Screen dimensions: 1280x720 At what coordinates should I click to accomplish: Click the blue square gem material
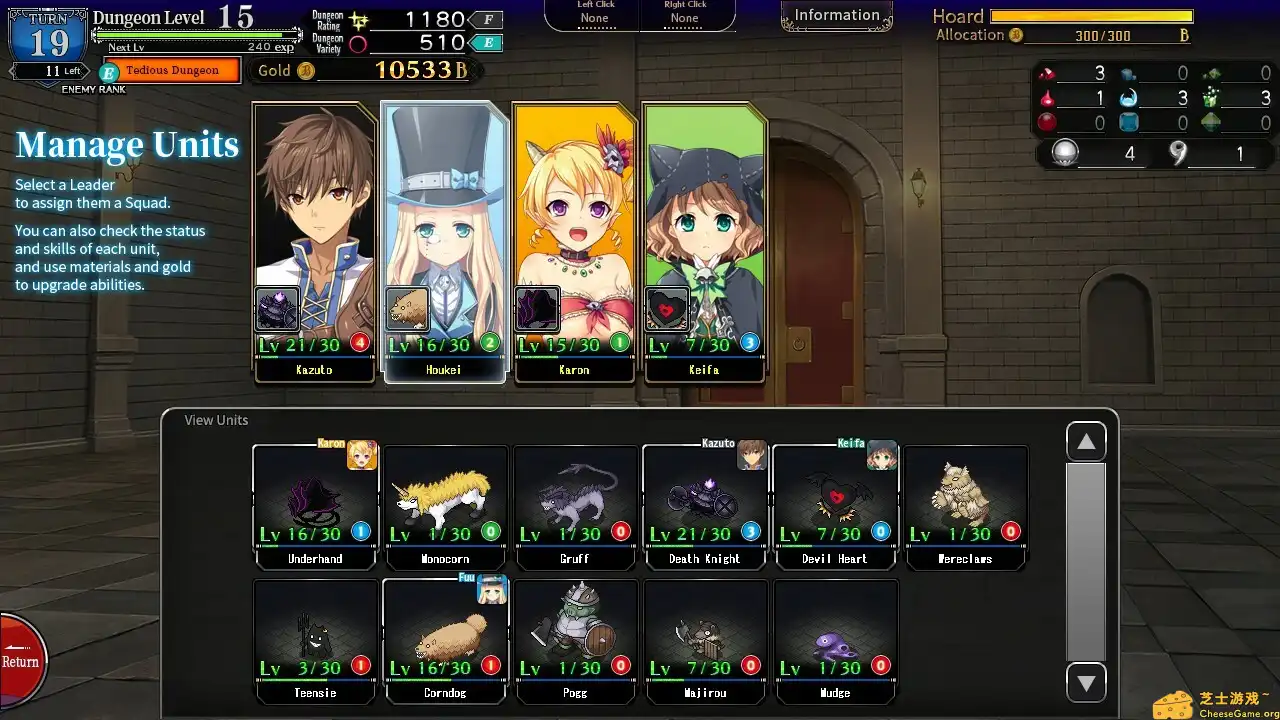(x=1130, y=122)
